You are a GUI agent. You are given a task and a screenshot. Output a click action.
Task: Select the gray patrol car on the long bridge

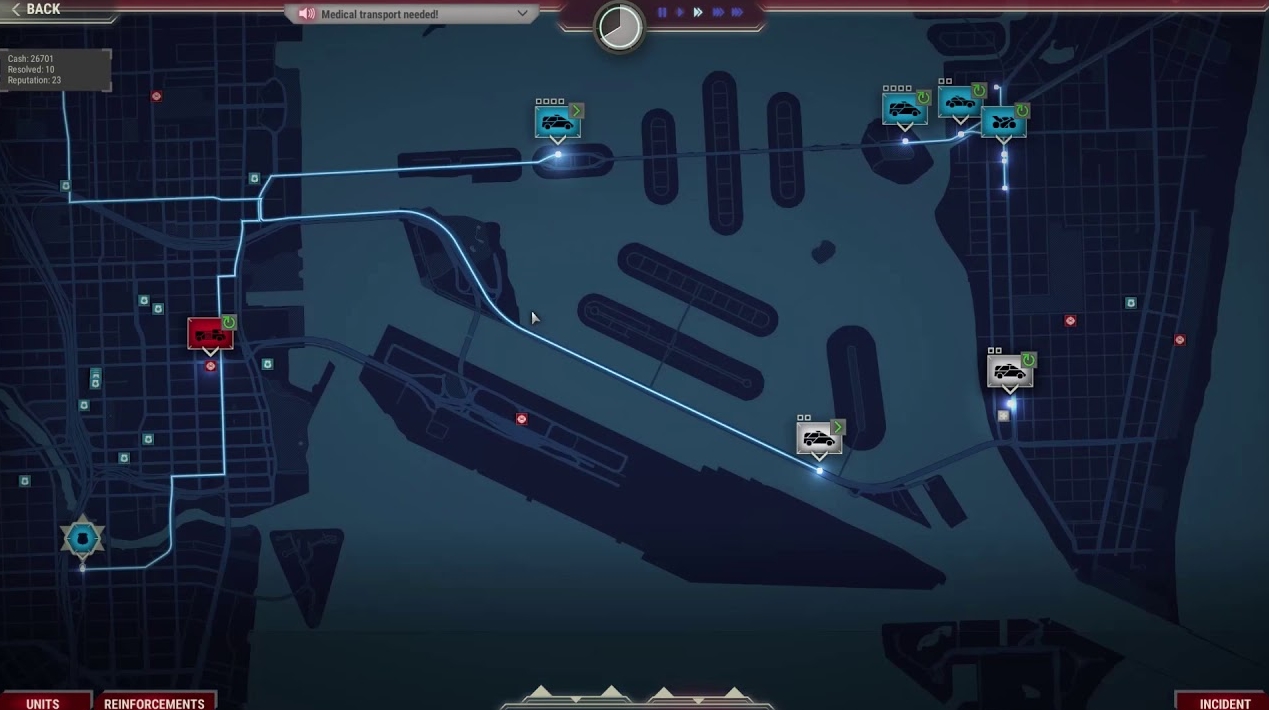[818, 438]
